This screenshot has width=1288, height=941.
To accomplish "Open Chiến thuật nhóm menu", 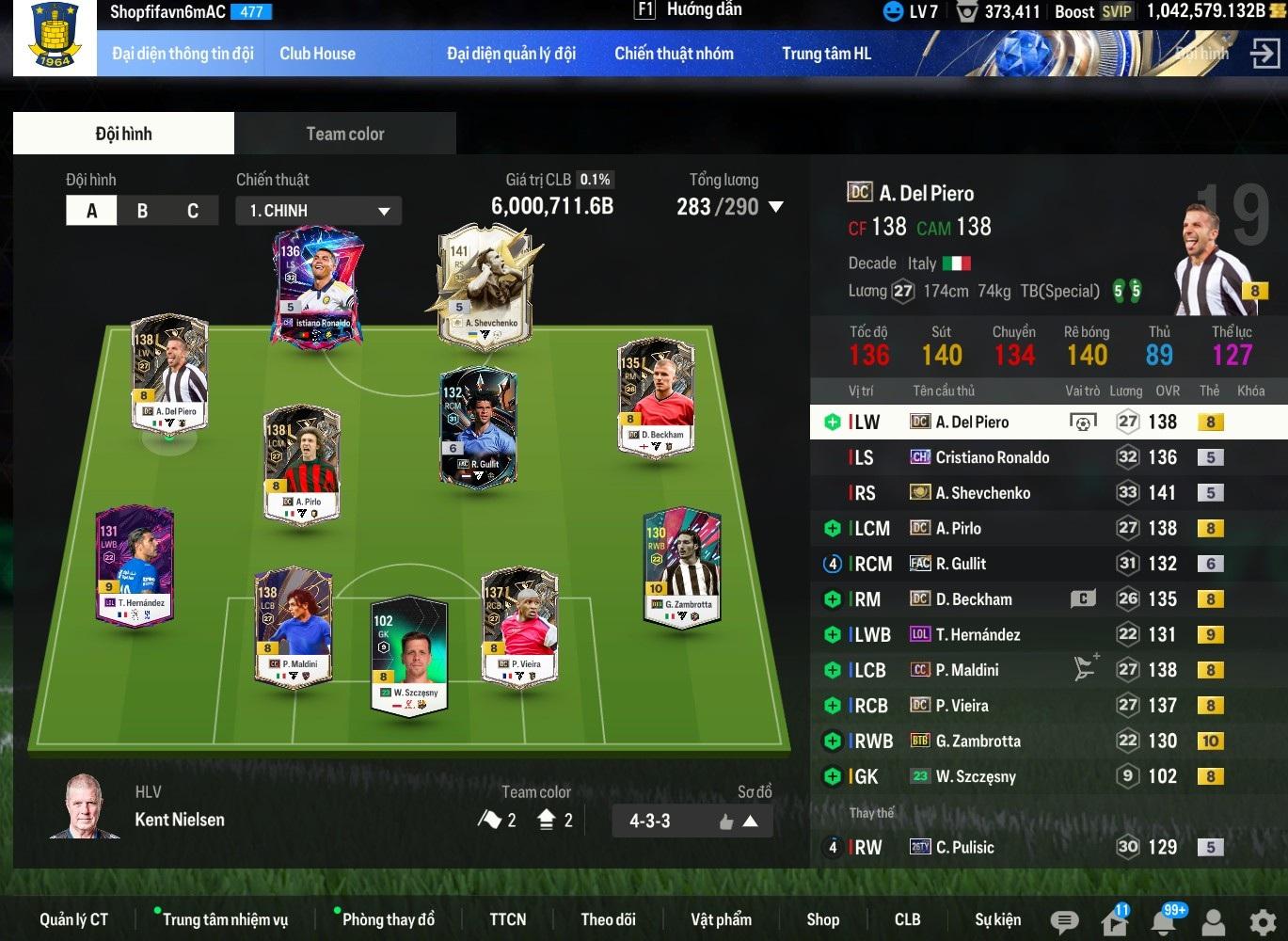I will 674,54.
